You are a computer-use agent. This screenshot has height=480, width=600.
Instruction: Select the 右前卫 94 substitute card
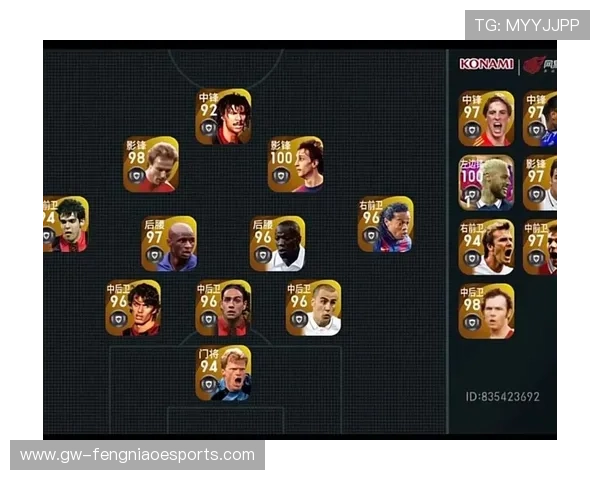tap(486, 247)
